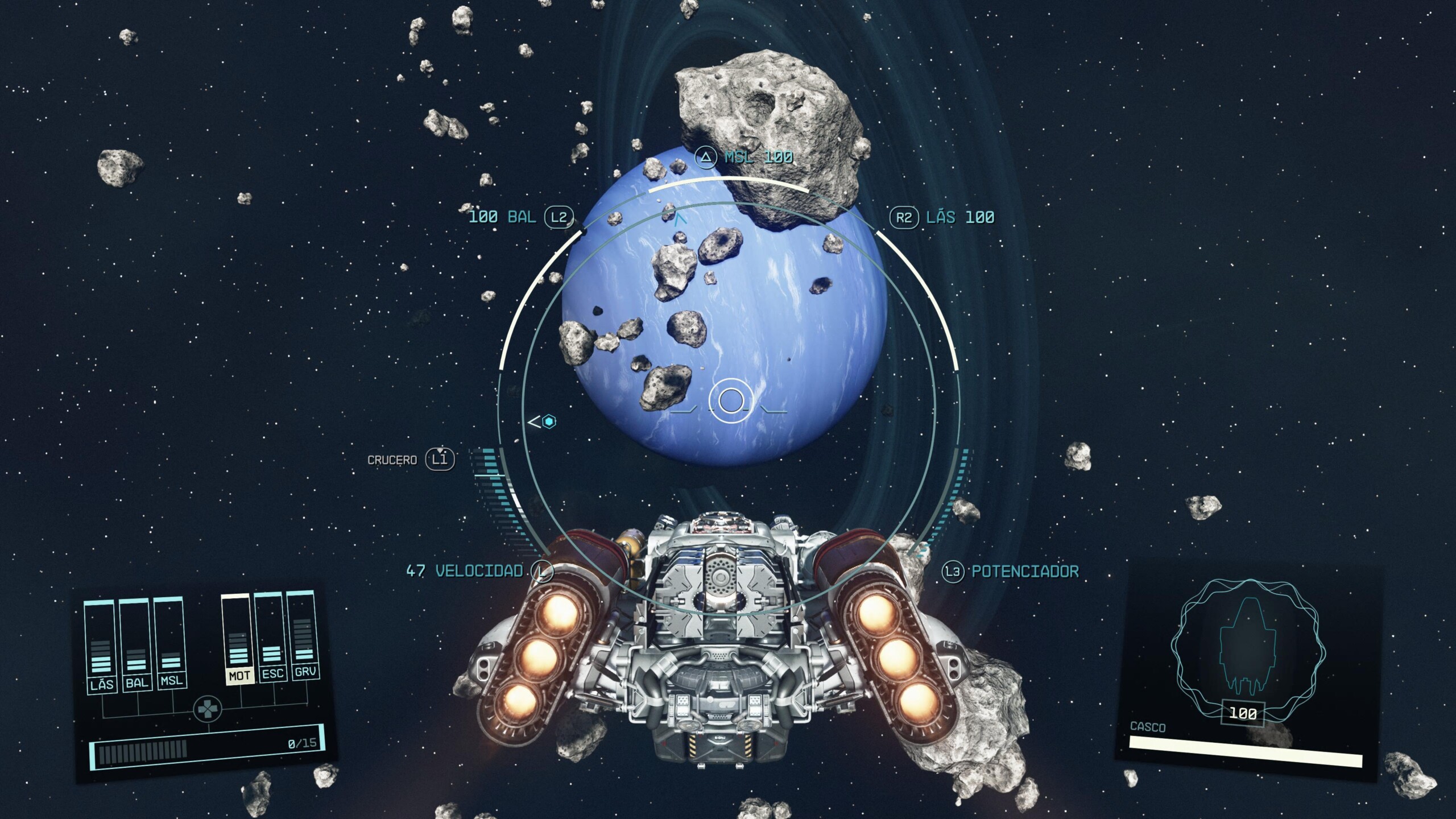The image size is (1456, 819).
Task: Select the ESC shield power column
Action: pos(271,636)
